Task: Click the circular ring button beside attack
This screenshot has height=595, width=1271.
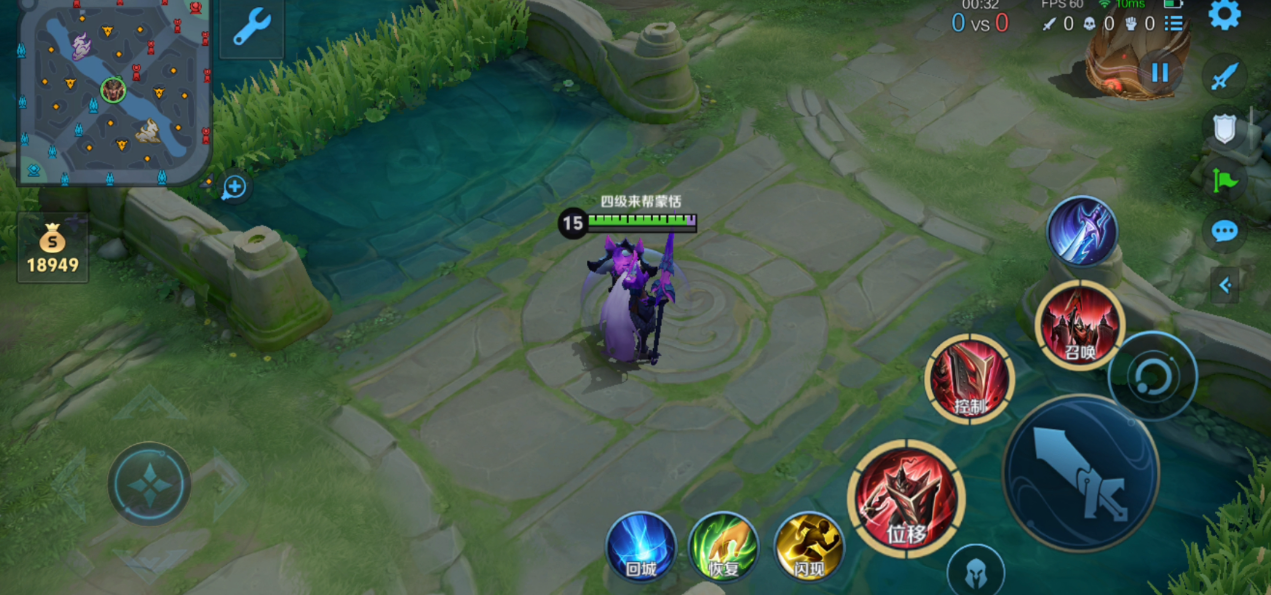Action: tap(1152, 376)
